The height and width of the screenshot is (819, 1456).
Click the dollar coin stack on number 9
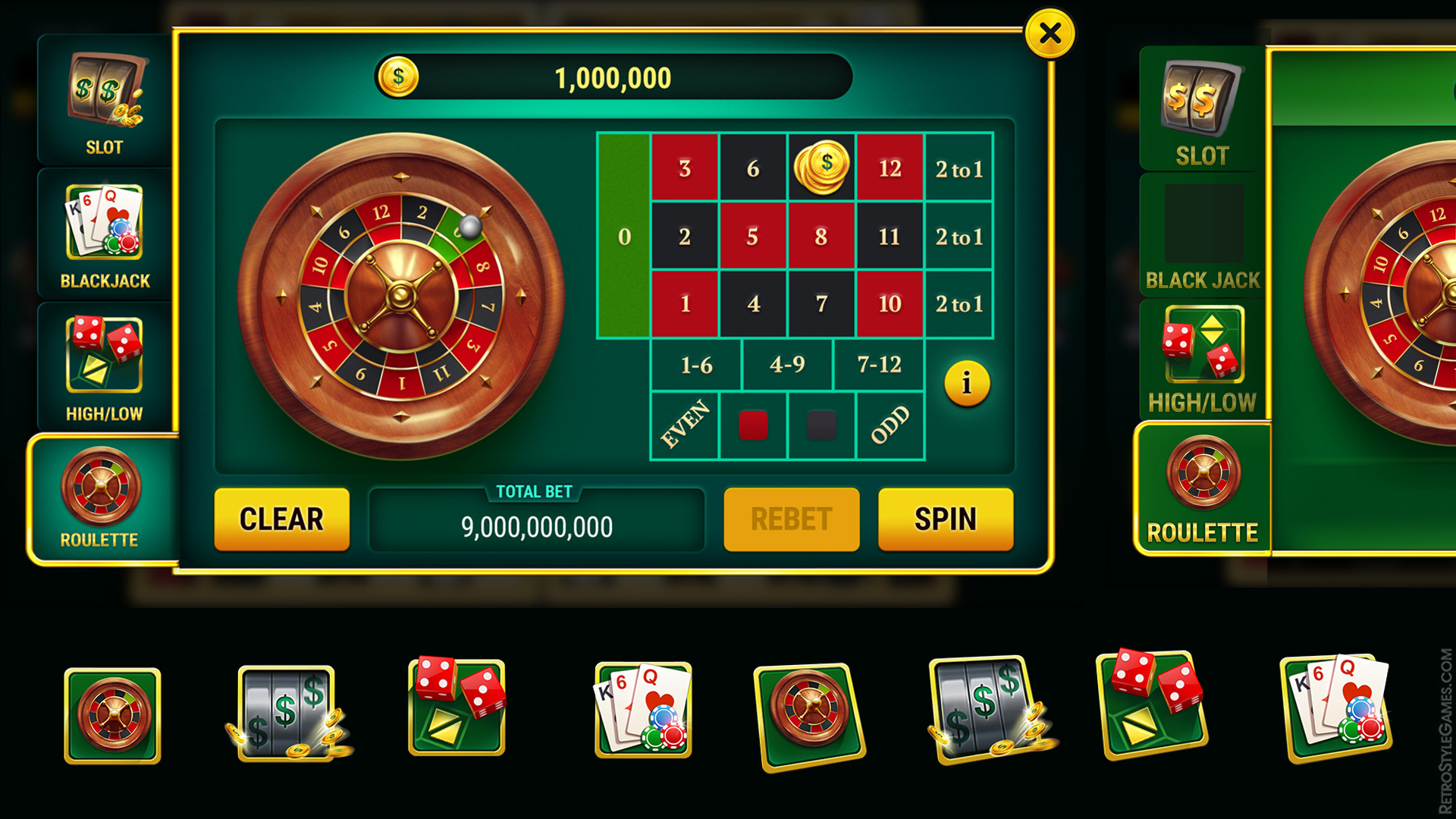(x=821, y=167)
